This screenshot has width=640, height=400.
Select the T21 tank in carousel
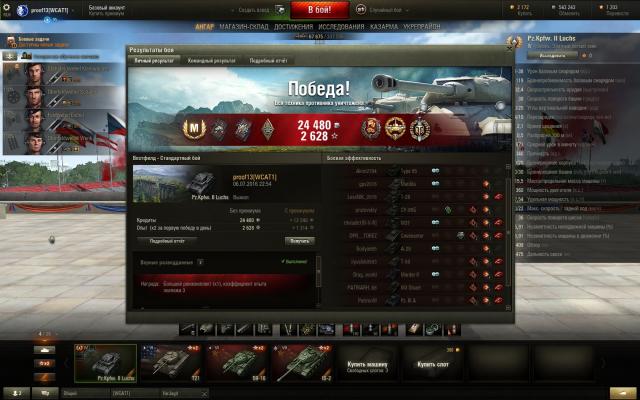[x=166, y=364]
